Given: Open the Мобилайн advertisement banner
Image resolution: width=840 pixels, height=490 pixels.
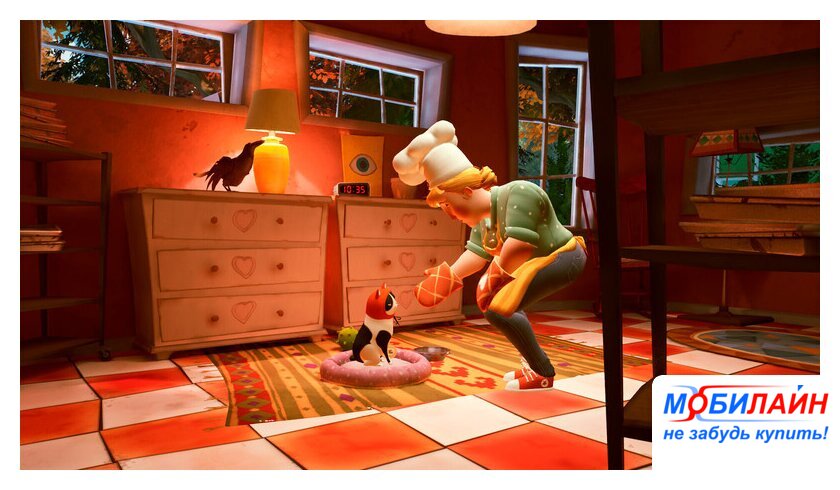Looking at the screenshot, I should pyautogui.click(x=740, y=415).
